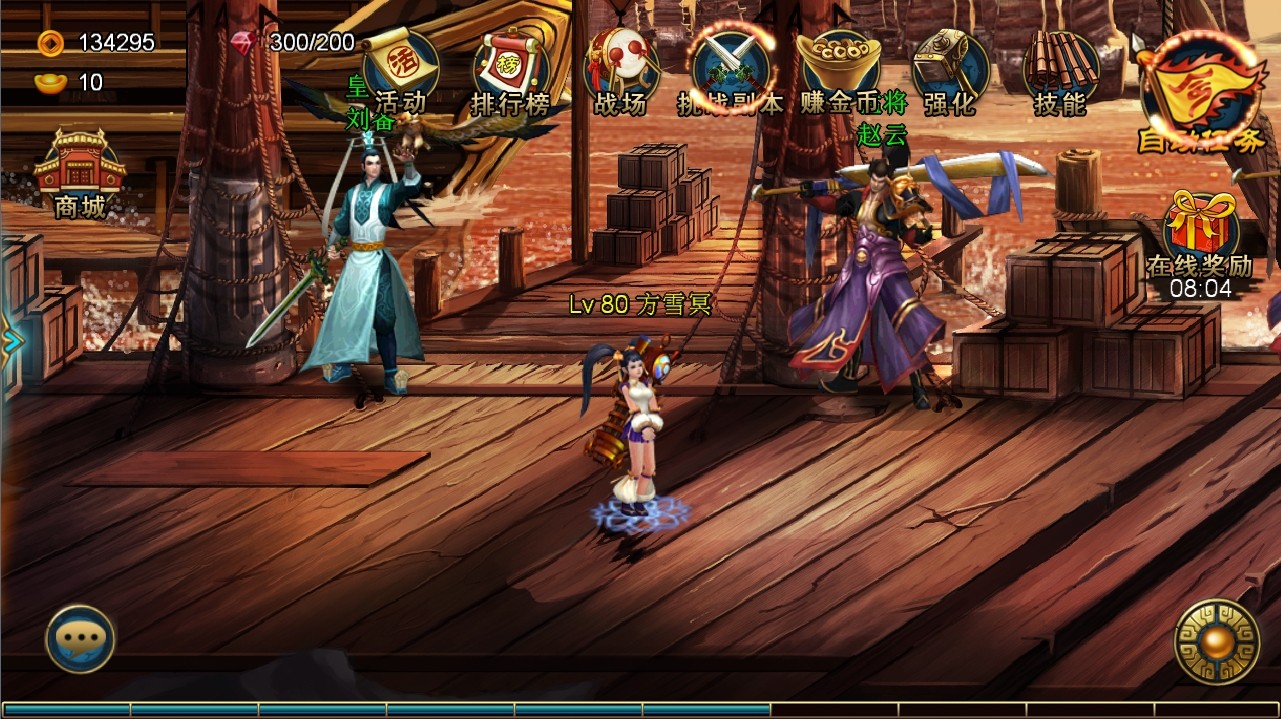Image resolution: width=1281 pixels, height=719 pixels.
Task: Open the 技能 skills menu
Action: [1060, 72]
